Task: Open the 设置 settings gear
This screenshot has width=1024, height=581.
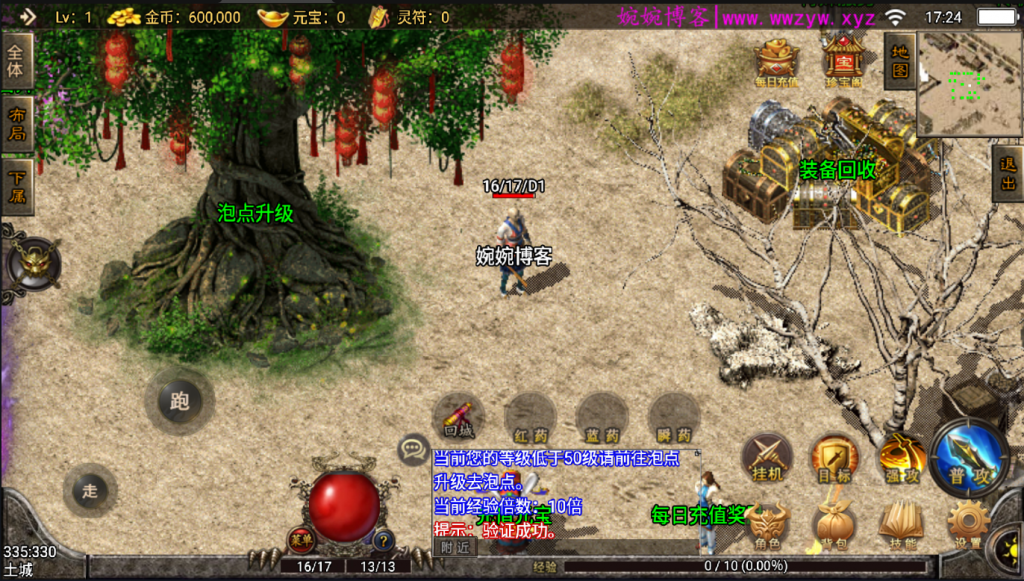Action: pyautogui.click(x=967, y=525)
